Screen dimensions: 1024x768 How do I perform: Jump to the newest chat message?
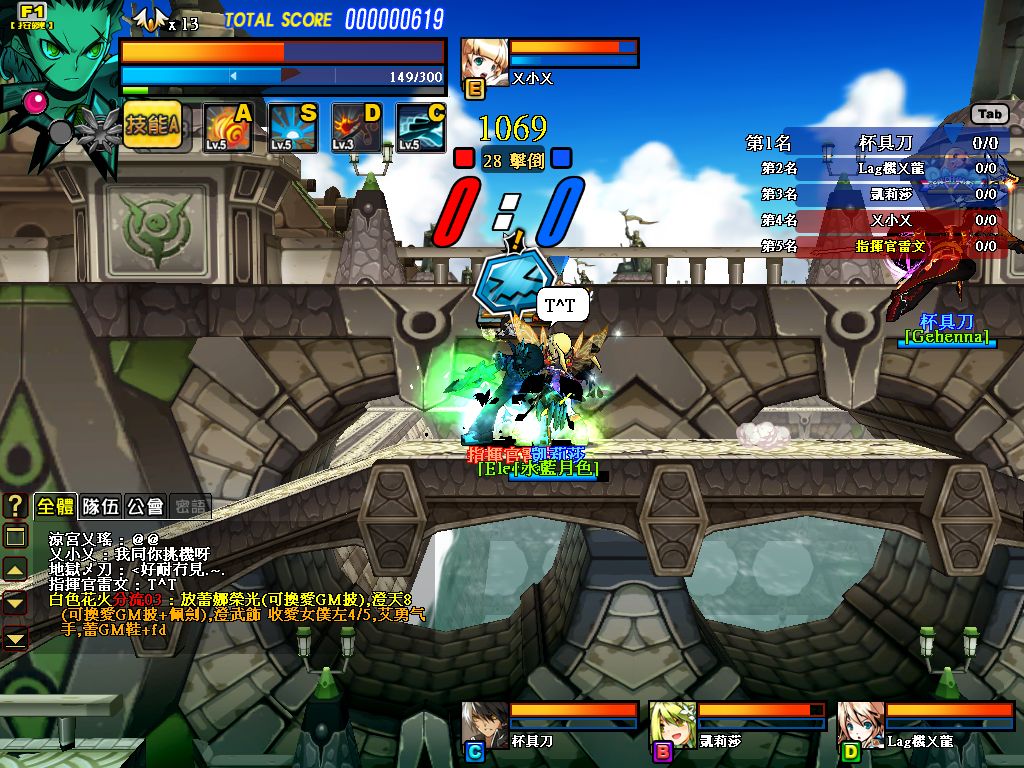click(16, 637)
